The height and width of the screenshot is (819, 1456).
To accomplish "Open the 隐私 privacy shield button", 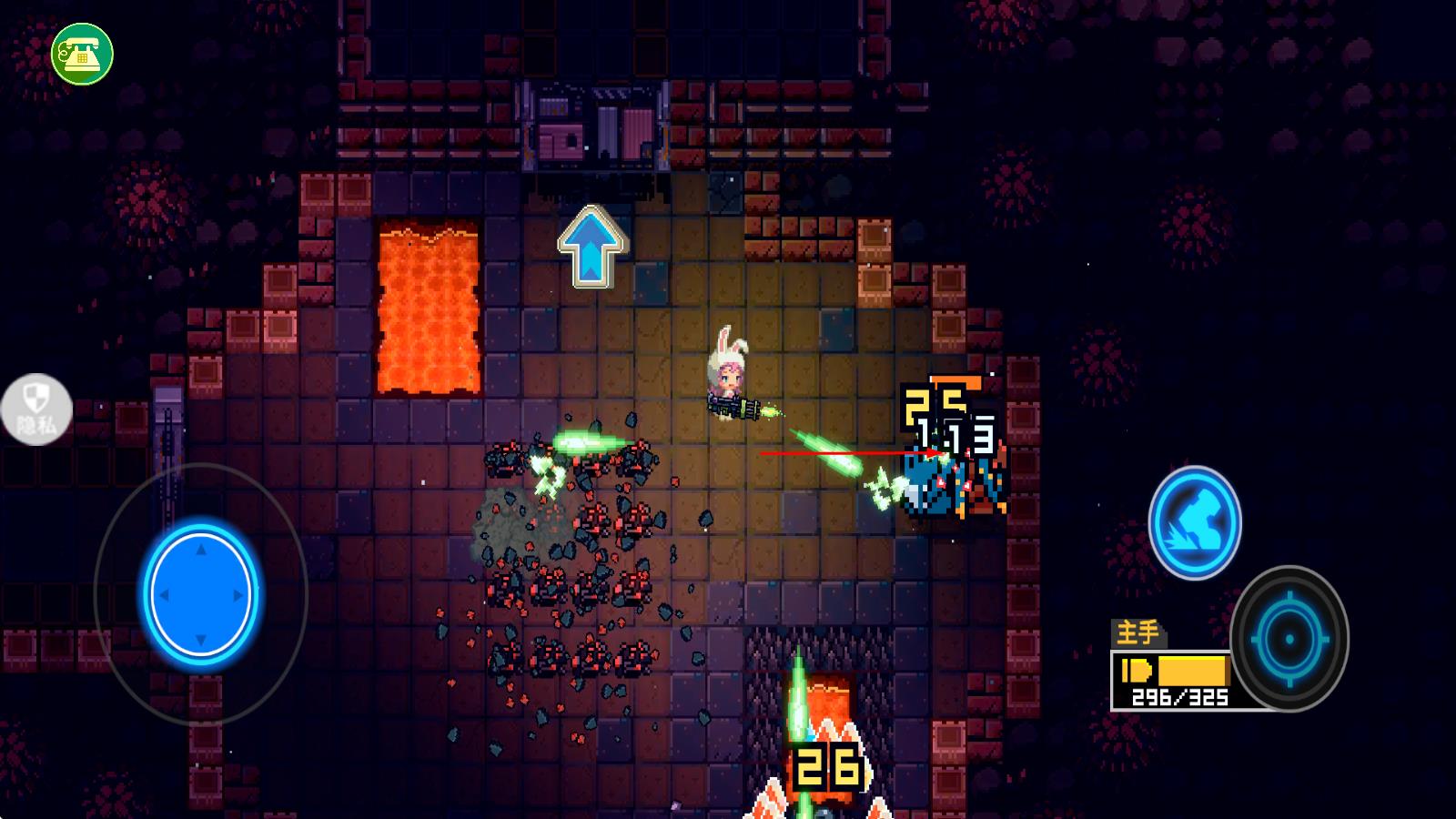I will [x=36, y=410].
